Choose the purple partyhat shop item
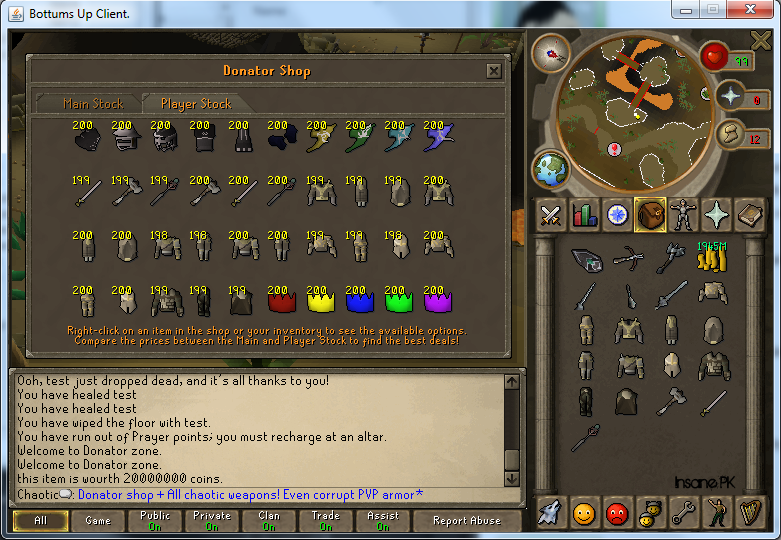 (x=435, y=300)
